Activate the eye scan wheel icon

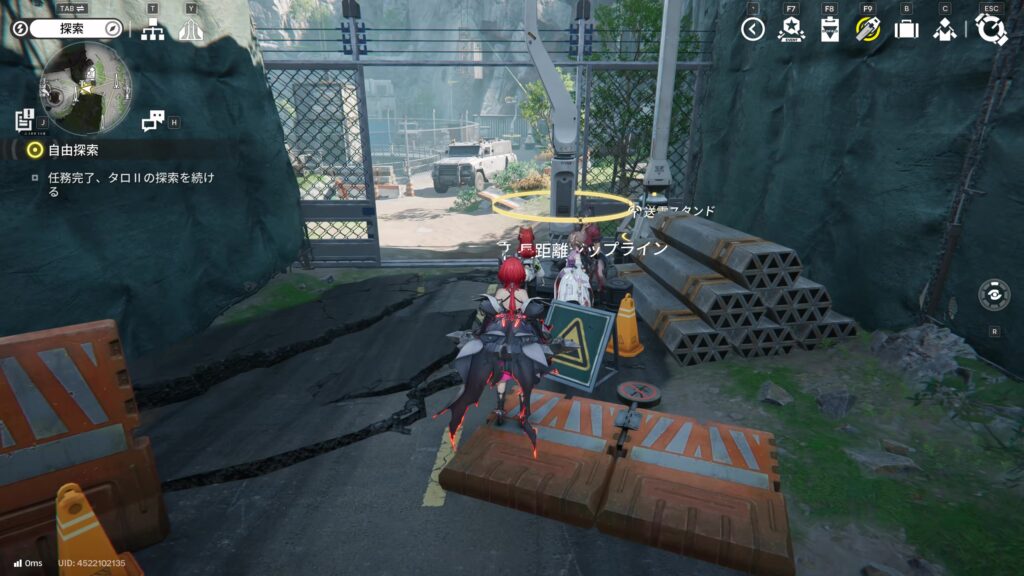[x=994, y=297]
